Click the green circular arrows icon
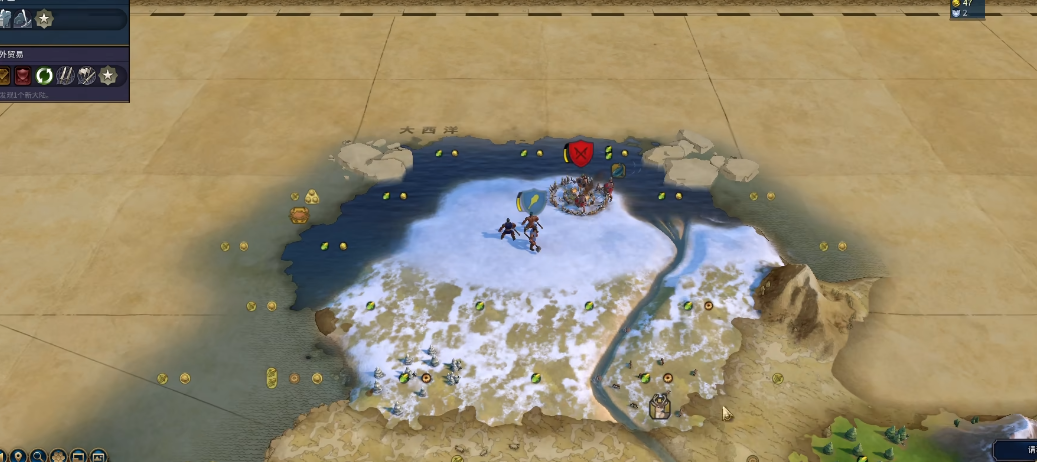Image resolution: width=1037 pixels, height=462 pixels. click(x=44, y=76)
